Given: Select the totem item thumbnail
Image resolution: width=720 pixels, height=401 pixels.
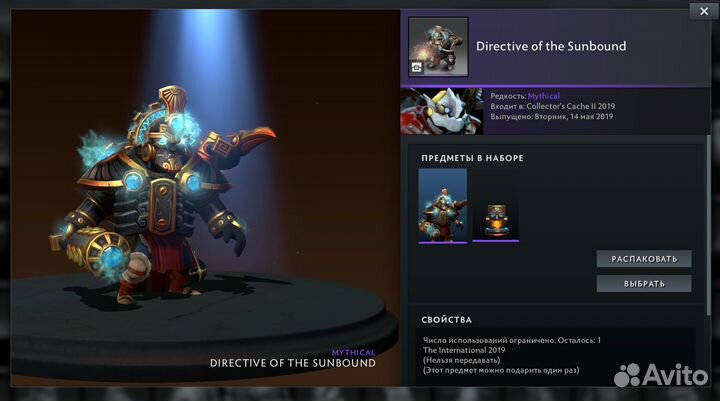Looking at the screenshot, I should tap(495, 218).
